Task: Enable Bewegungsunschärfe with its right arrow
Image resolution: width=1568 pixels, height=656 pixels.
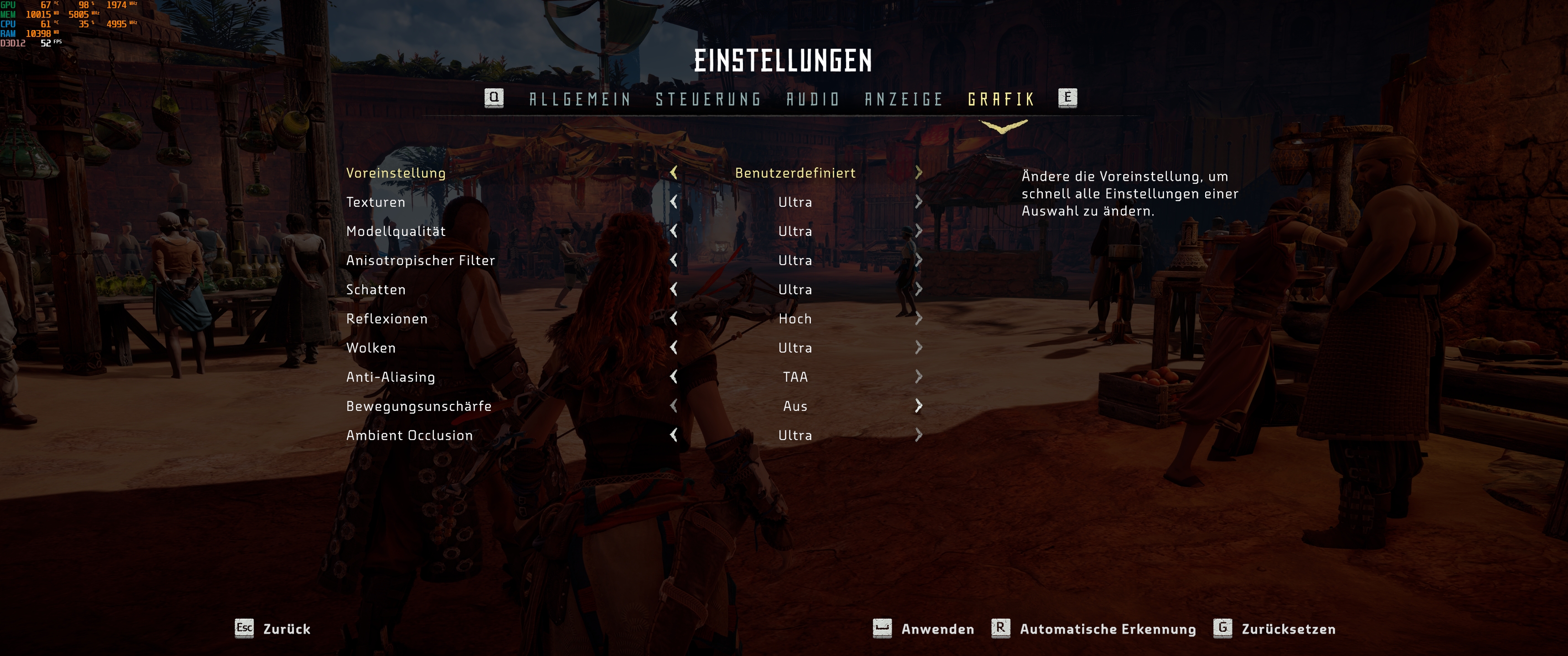Action: (918, 406)
